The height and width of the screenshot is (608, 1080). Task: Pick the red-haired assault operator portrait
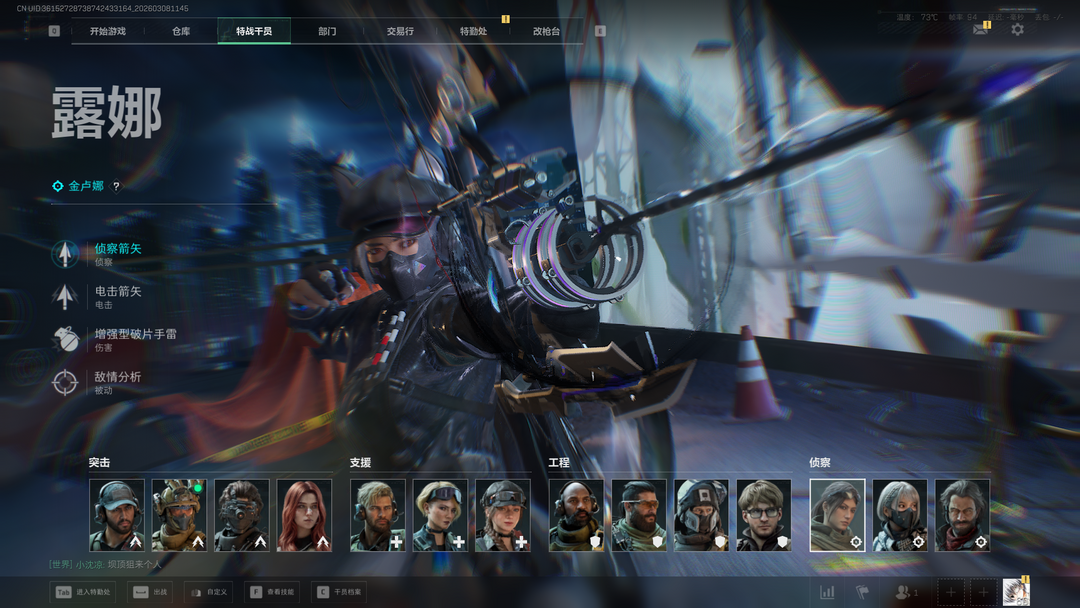point(304,515)
